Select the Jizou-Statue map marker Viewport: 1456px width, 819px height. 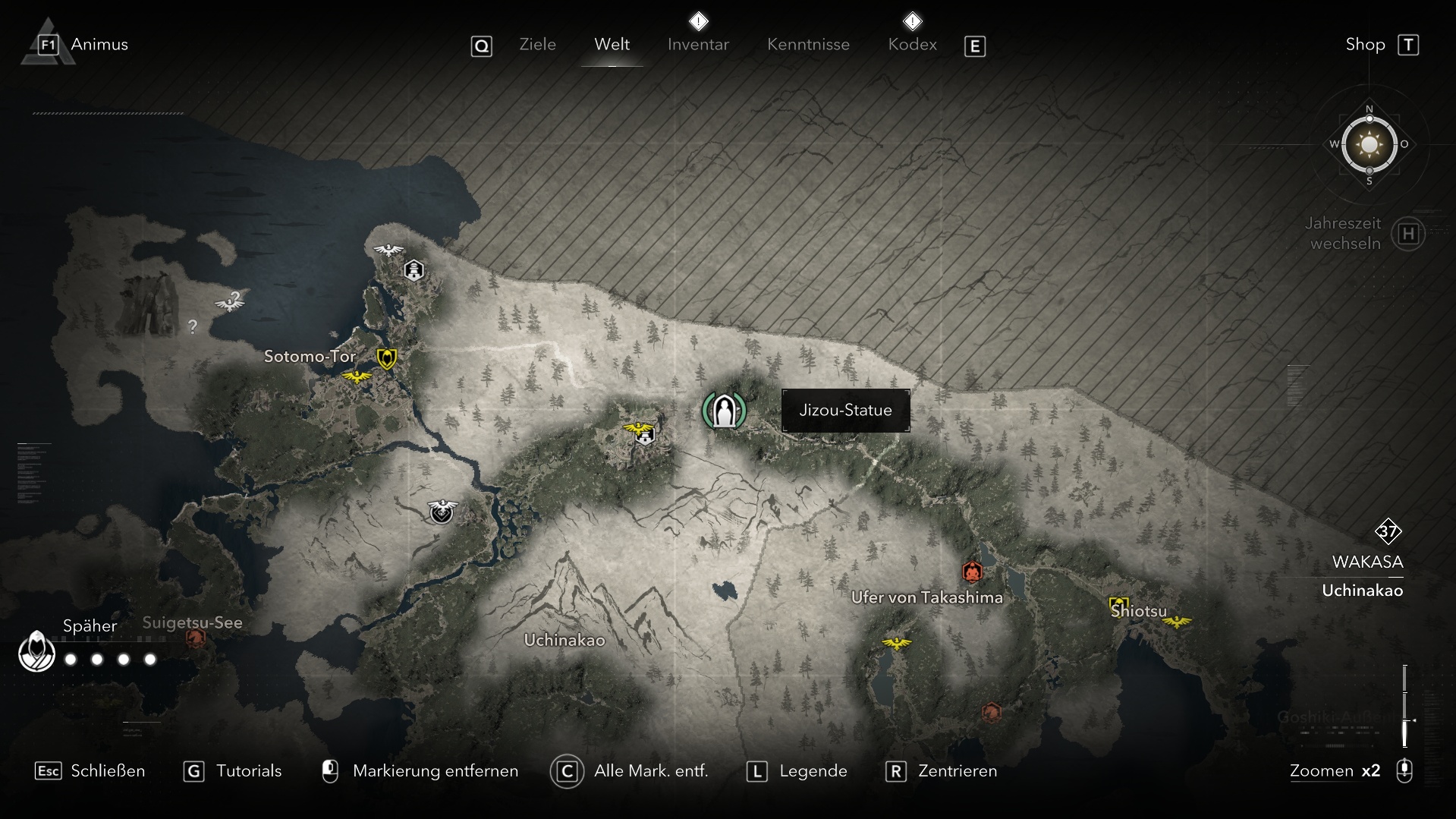pyautogui.click(x=724, y=411)
